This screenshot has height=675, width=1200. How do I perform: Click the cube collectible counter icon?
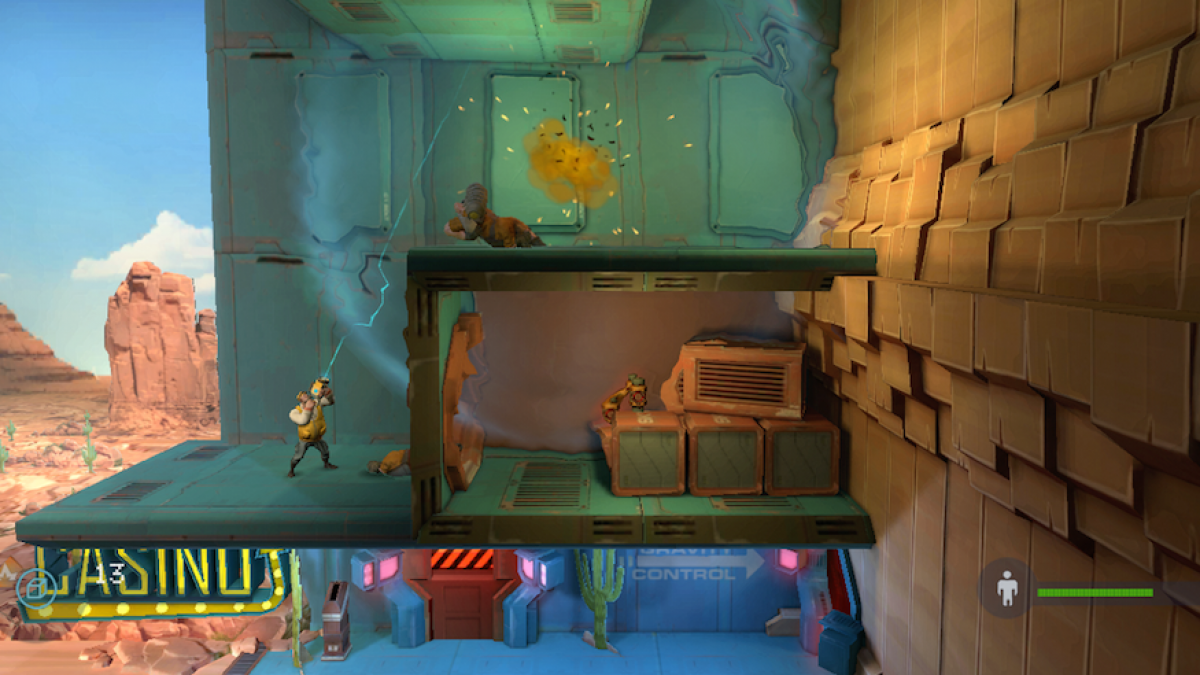pos(34,587)
